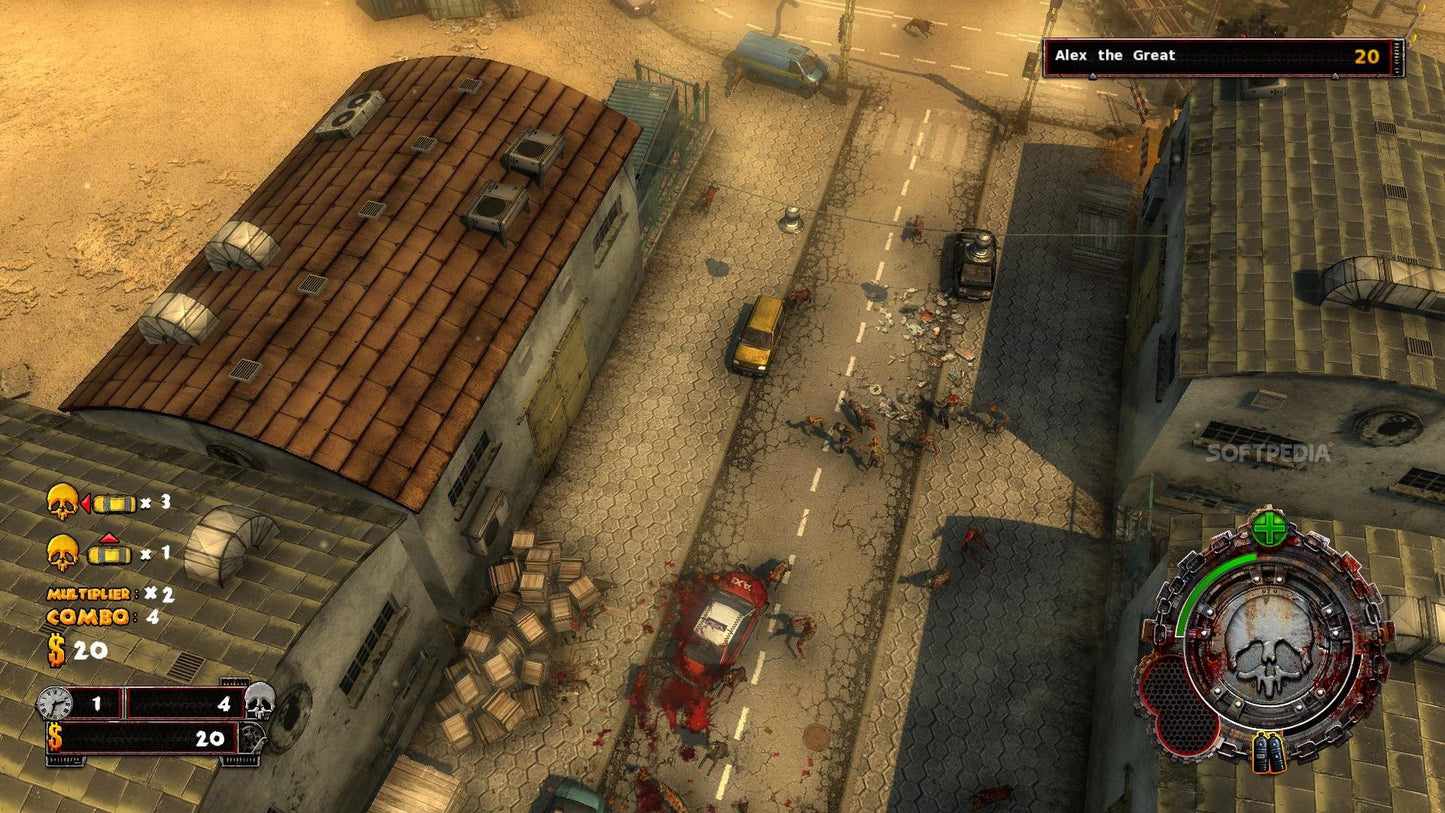Expand the right arrow on the Alex the Great bar
Viewport: 1445px width, 813px height.
(x=1335, y=74)
